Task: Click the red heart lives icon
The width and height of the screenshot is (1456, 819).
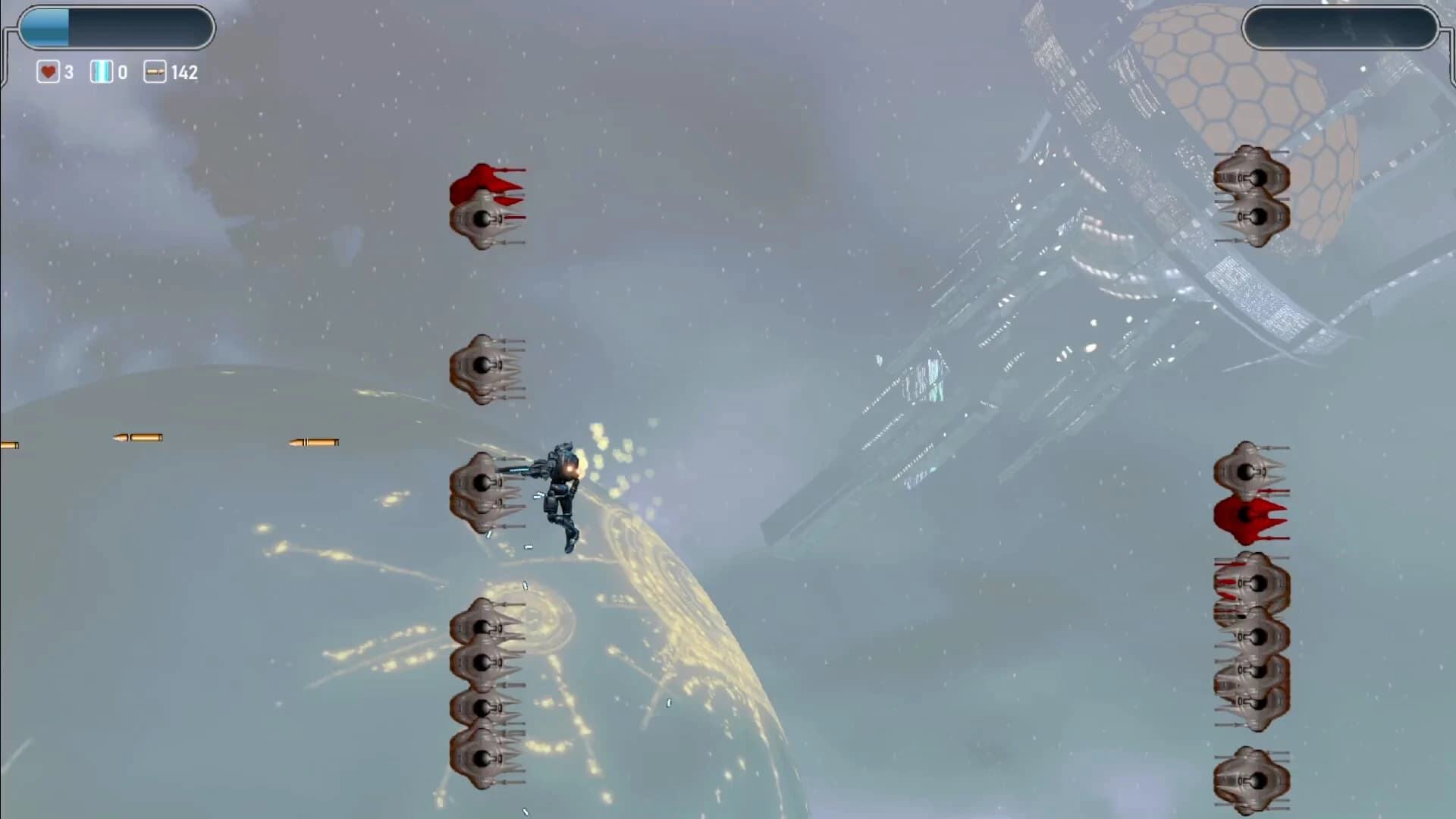Action: coord(47,72)
